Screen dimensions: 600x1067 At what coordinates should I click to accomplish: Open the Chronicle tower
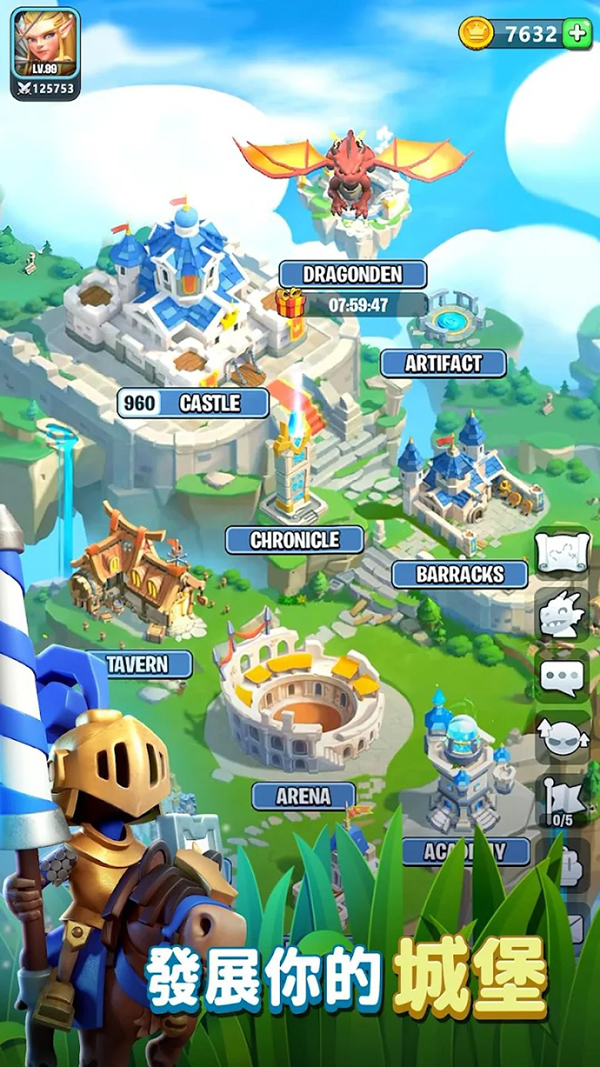click(294, 540)
